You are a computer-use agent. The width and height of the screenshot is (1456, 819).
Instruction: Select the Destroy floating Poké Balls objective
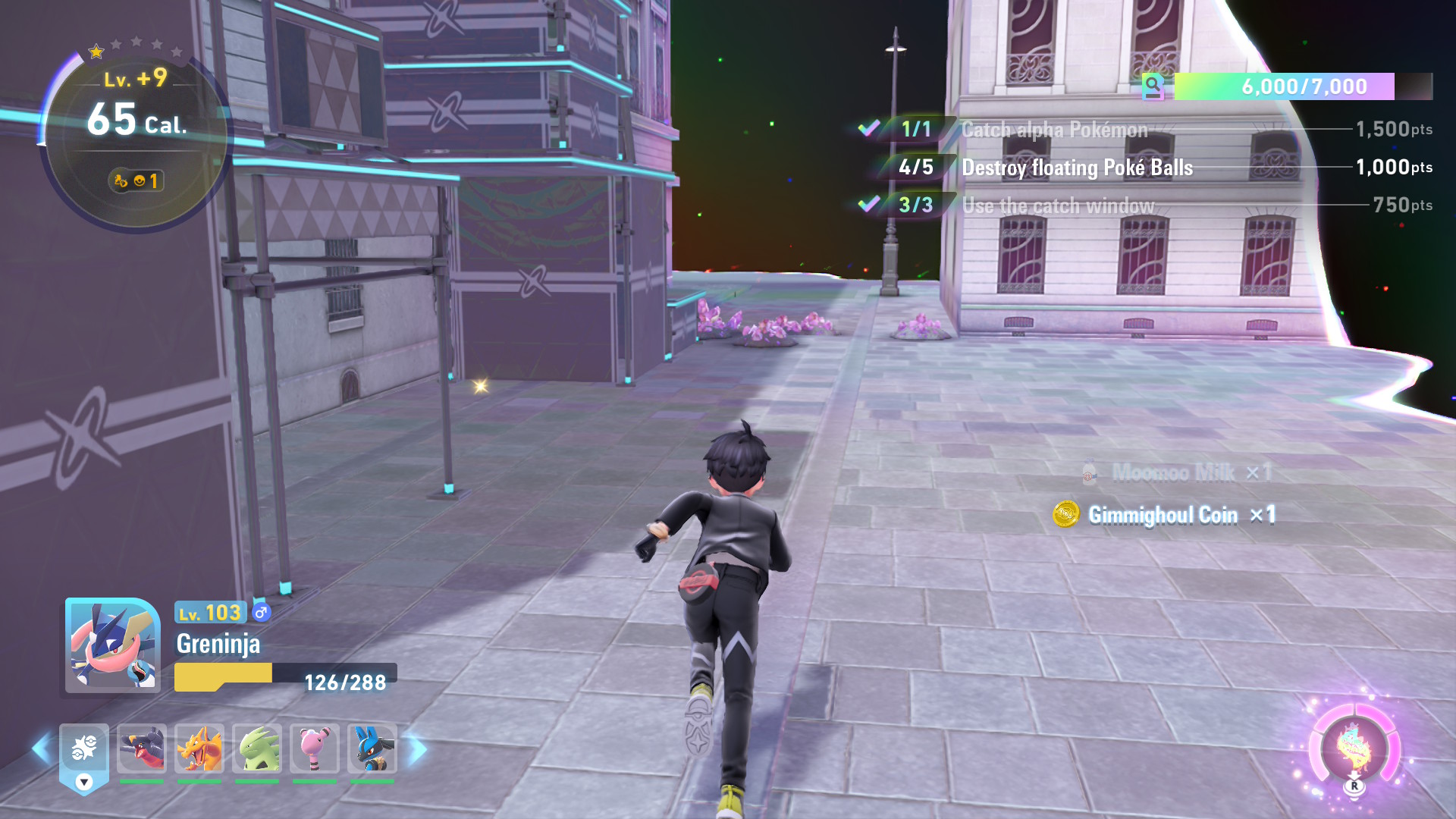pos(1077,168)
